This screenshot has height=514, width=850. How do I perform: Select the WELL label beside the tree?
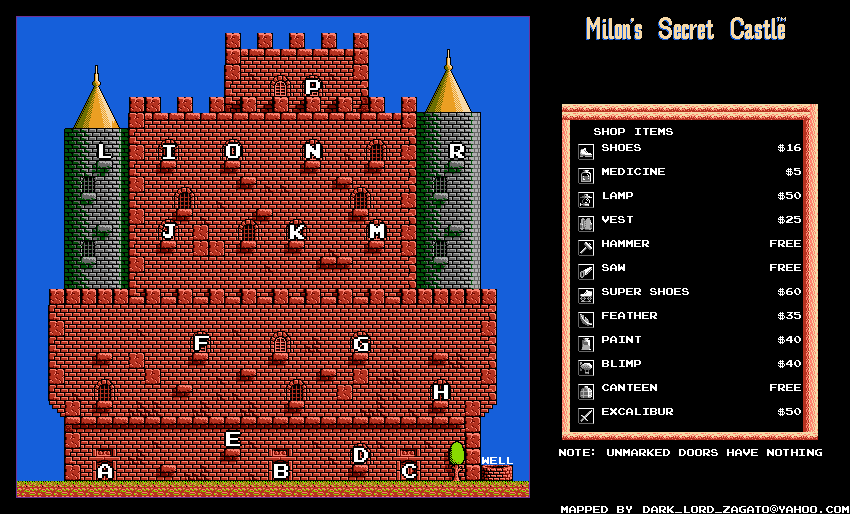[x=497, y=461]
